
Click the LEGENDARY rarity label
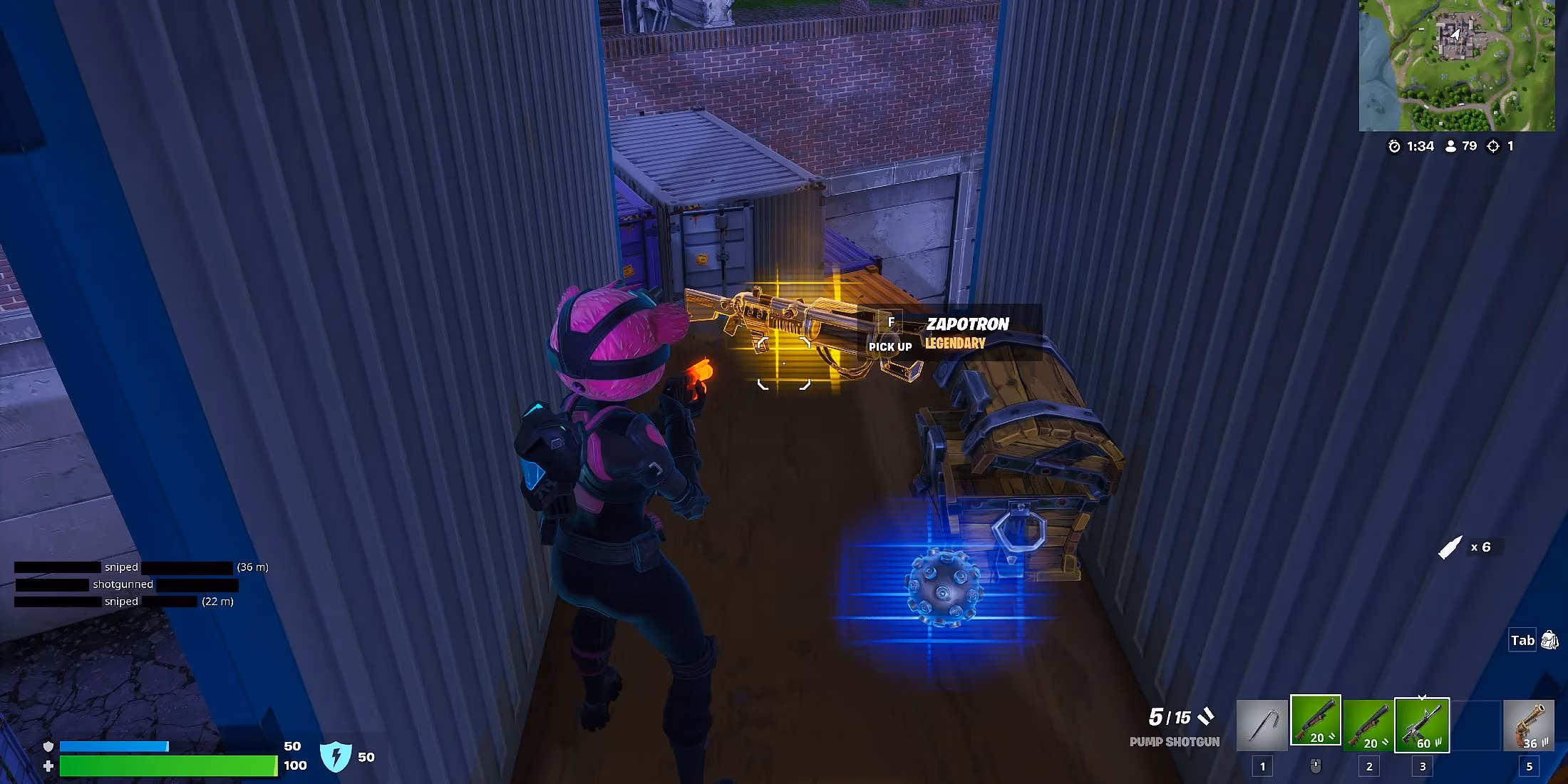[x=954, y=343]
